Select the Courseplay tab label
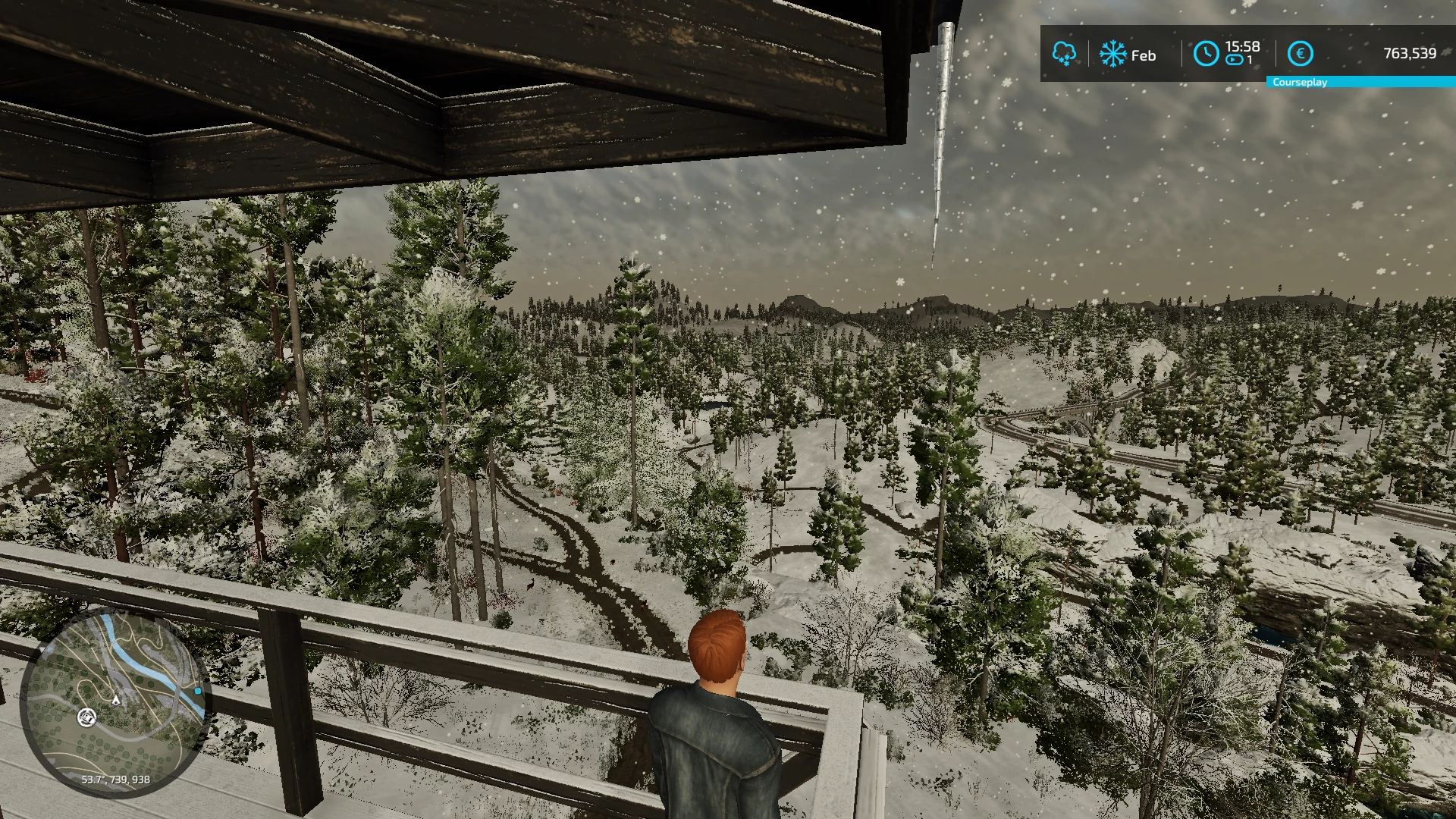This screenshot has height=819, width=1456. point(1300,81)
